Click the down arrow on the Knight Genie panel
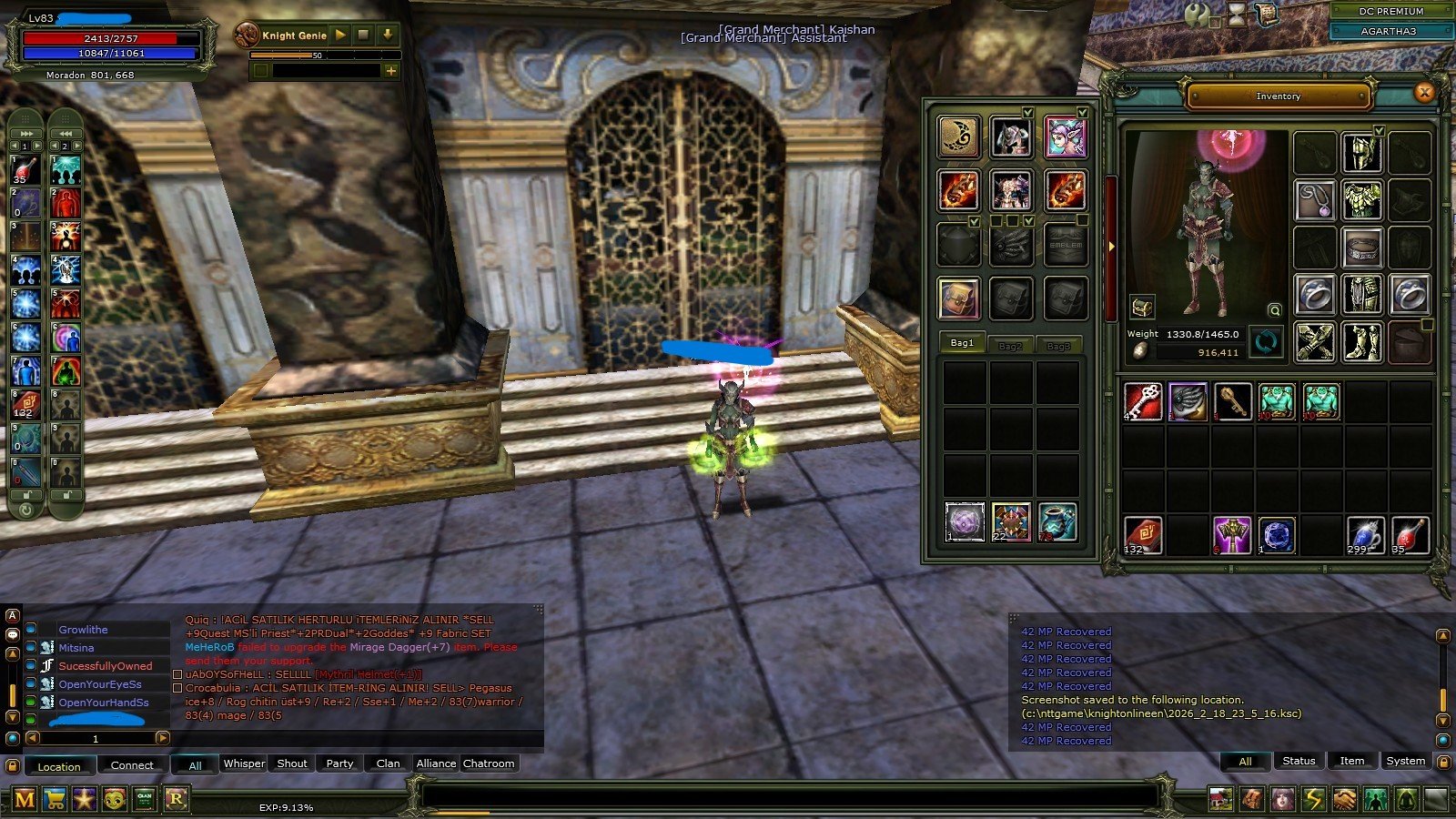1456x819 pixels. pyautogui.click(x=389, y=35)
